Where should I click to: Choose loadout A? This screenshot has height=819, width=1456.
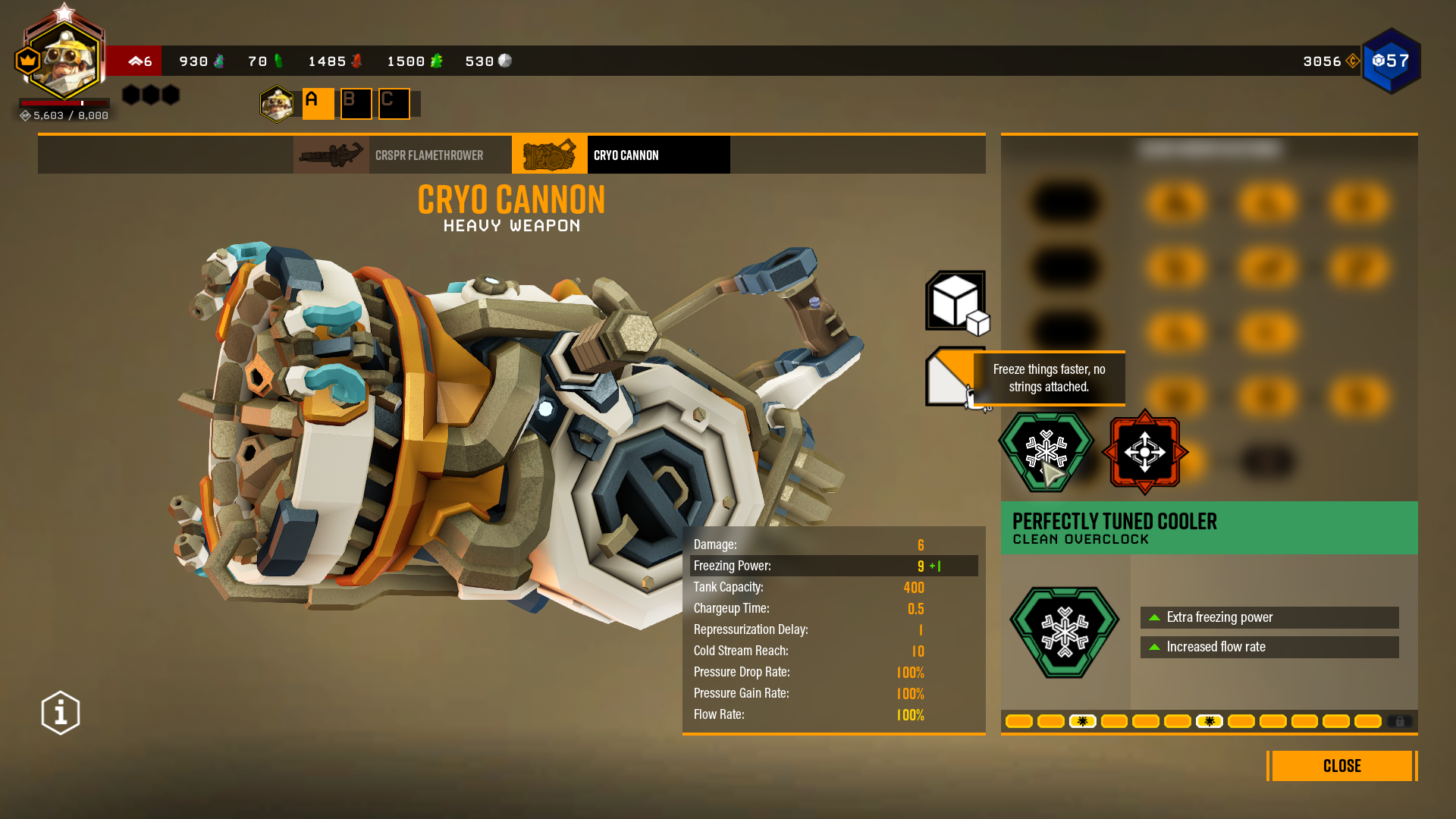click(318, 104)
